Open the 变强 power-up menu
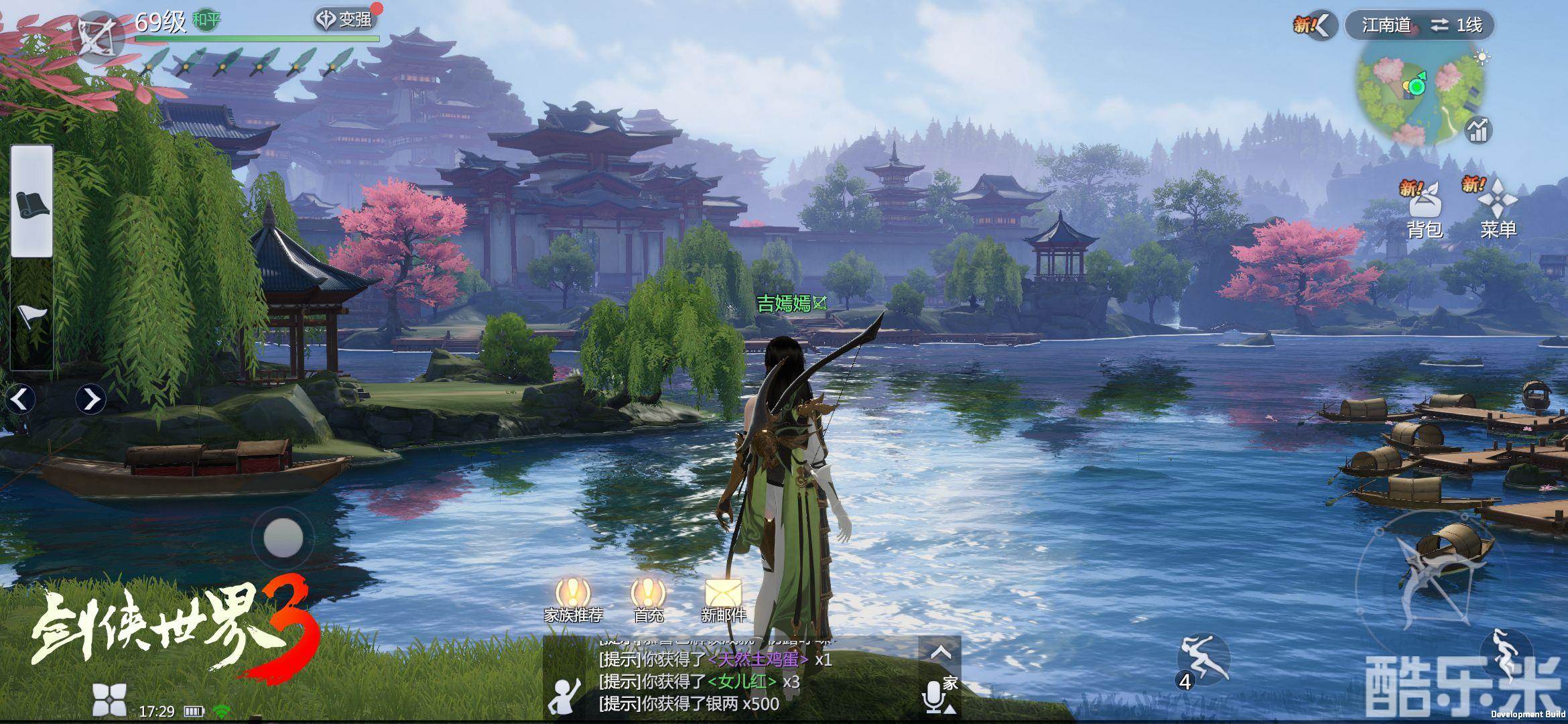 click(344, 19)
